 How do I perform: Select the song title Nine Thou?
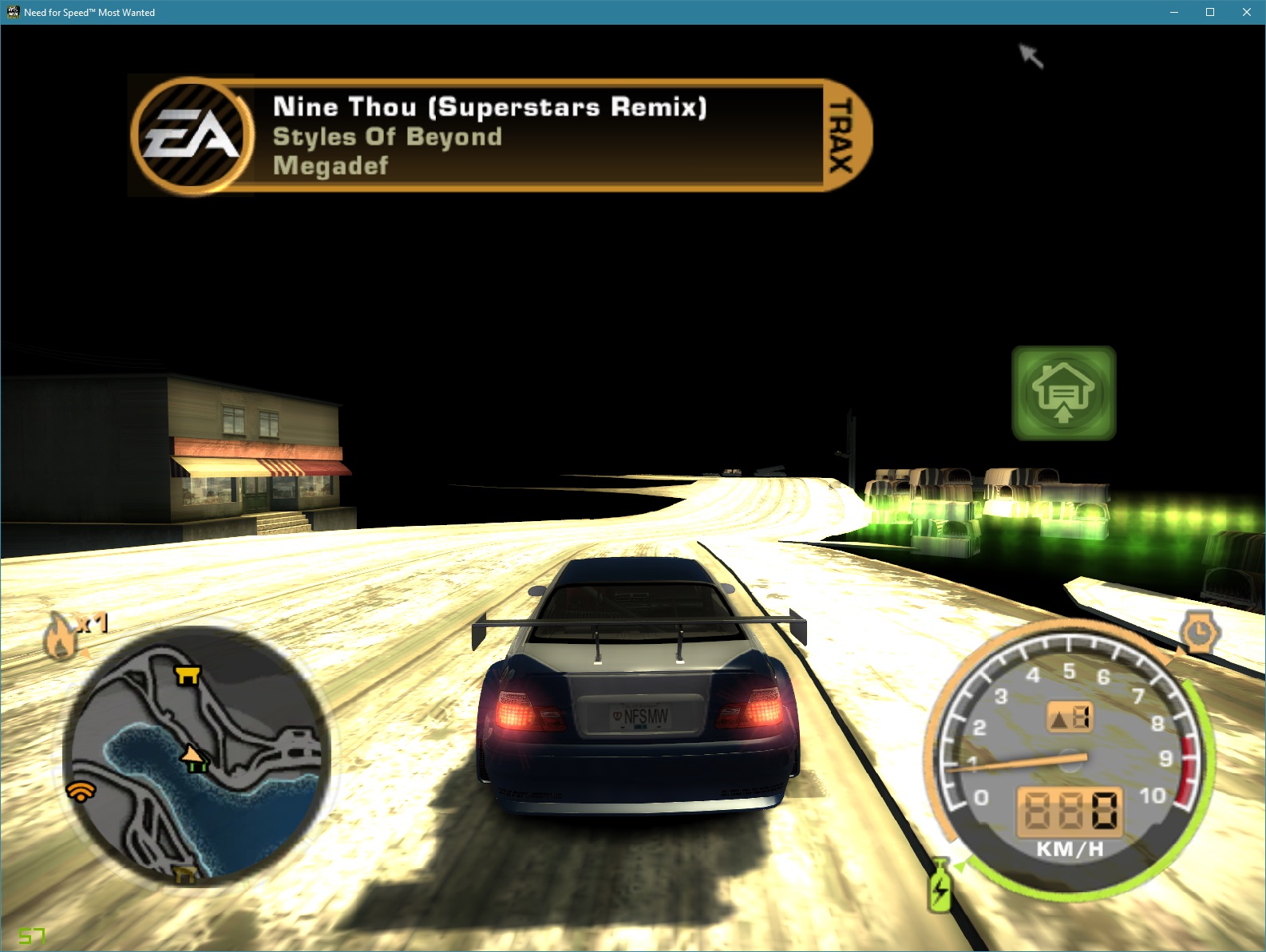point(489,106)
